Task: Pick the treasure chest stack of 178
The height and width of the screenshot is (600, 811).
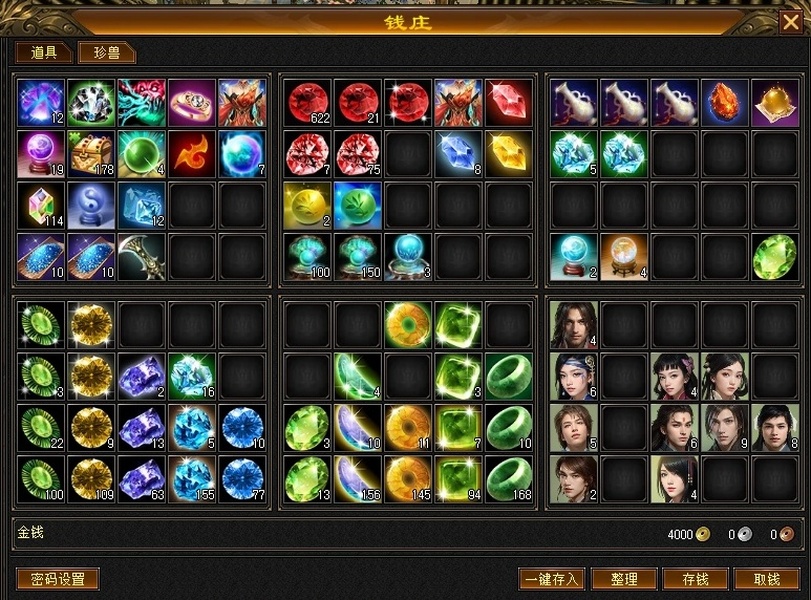Action: [92, 154]
